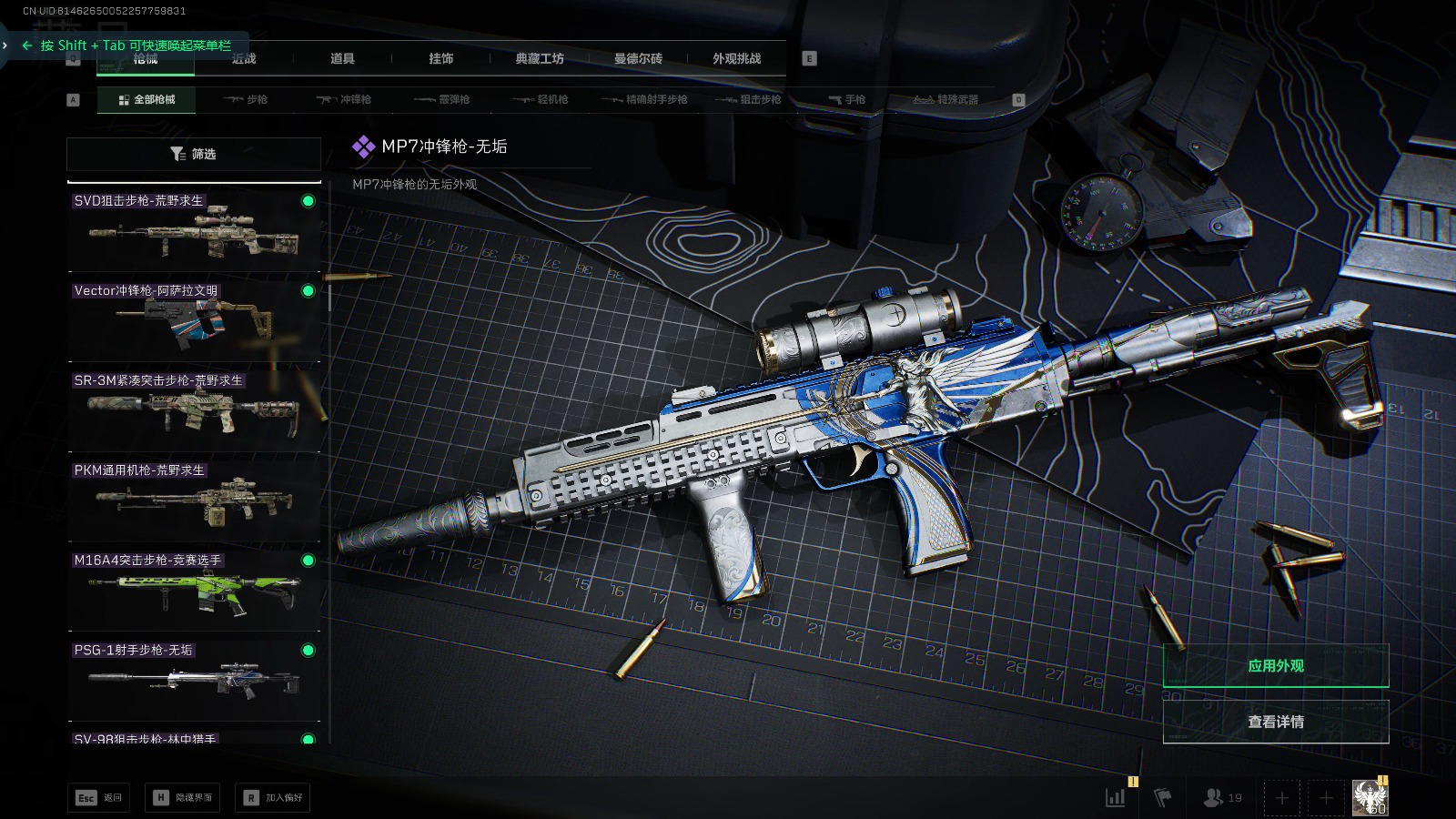Viewport: 1456px width, 819px height.
Task: Open the 典藏工坊 tab
Action: click(540, 59)
